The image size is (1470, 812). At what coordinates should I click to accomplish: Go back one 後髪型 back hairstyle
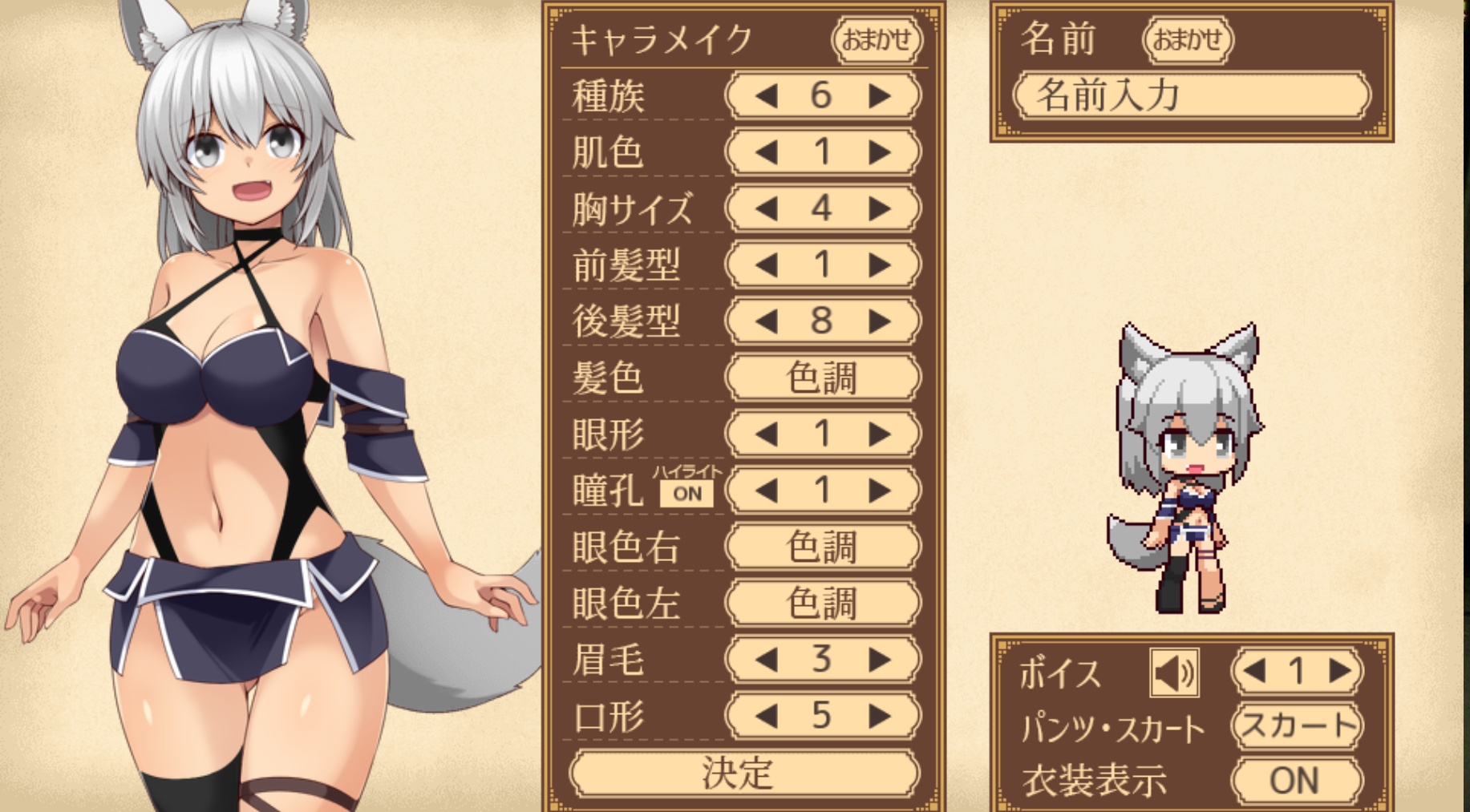767,321
